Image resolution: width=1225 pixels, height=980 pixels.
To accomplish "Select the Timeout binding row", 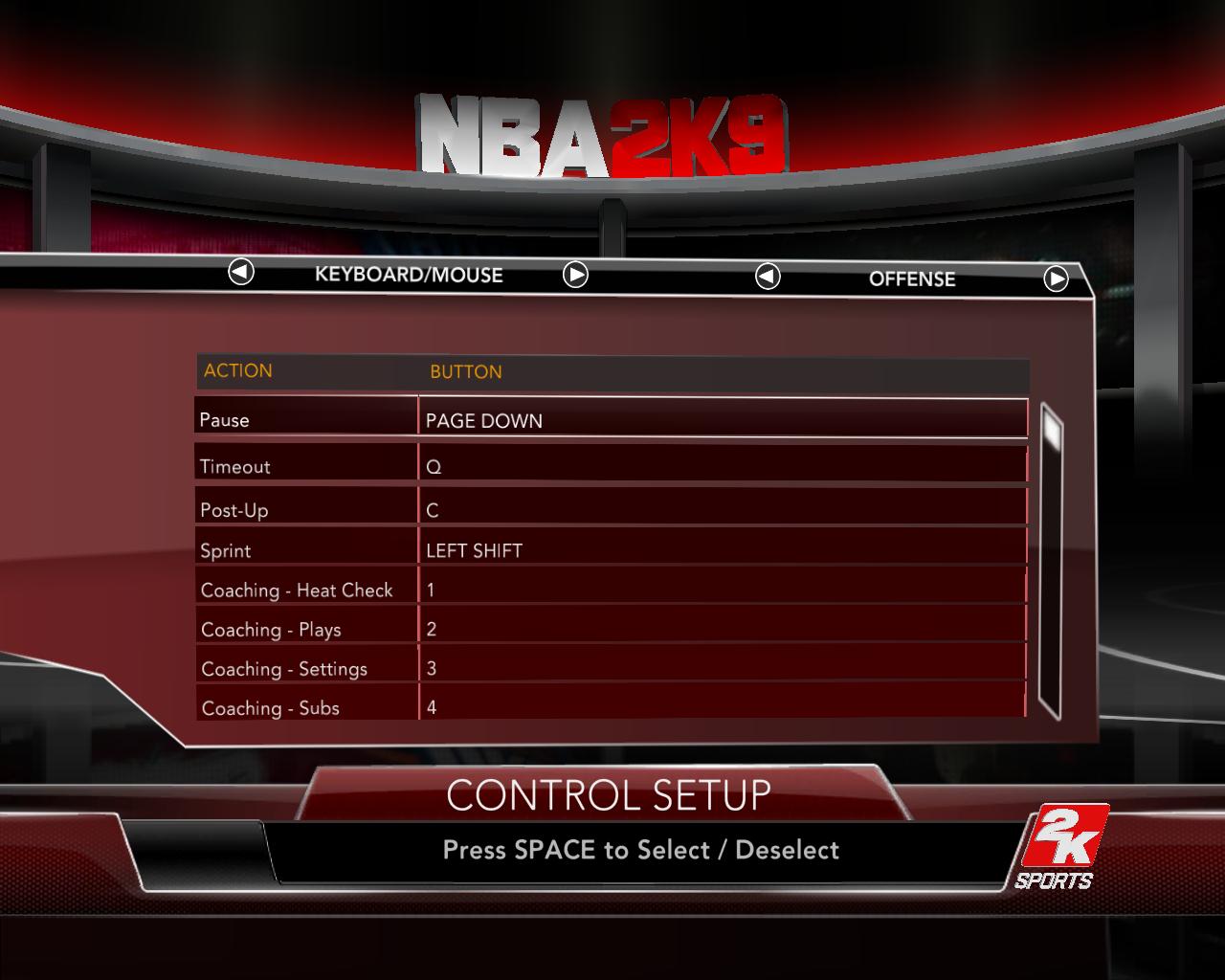I will click(612, 465).
